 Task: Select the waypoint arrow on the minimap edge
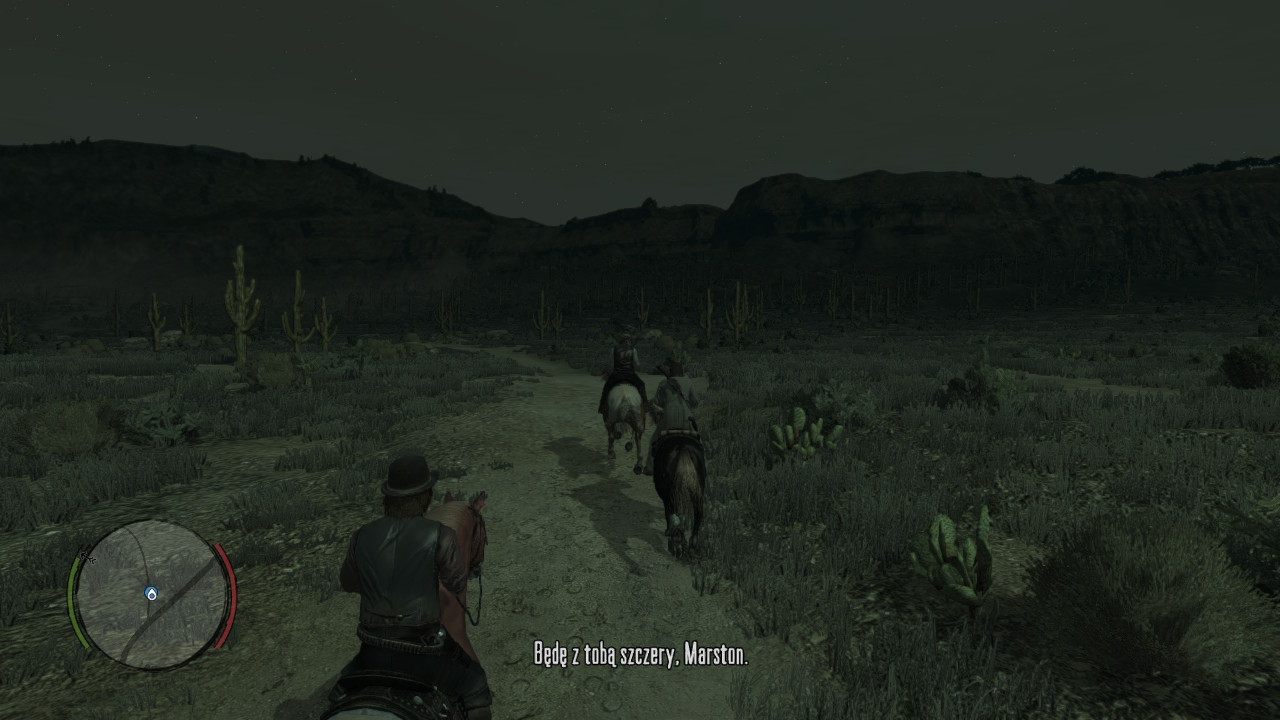point(89,557)
